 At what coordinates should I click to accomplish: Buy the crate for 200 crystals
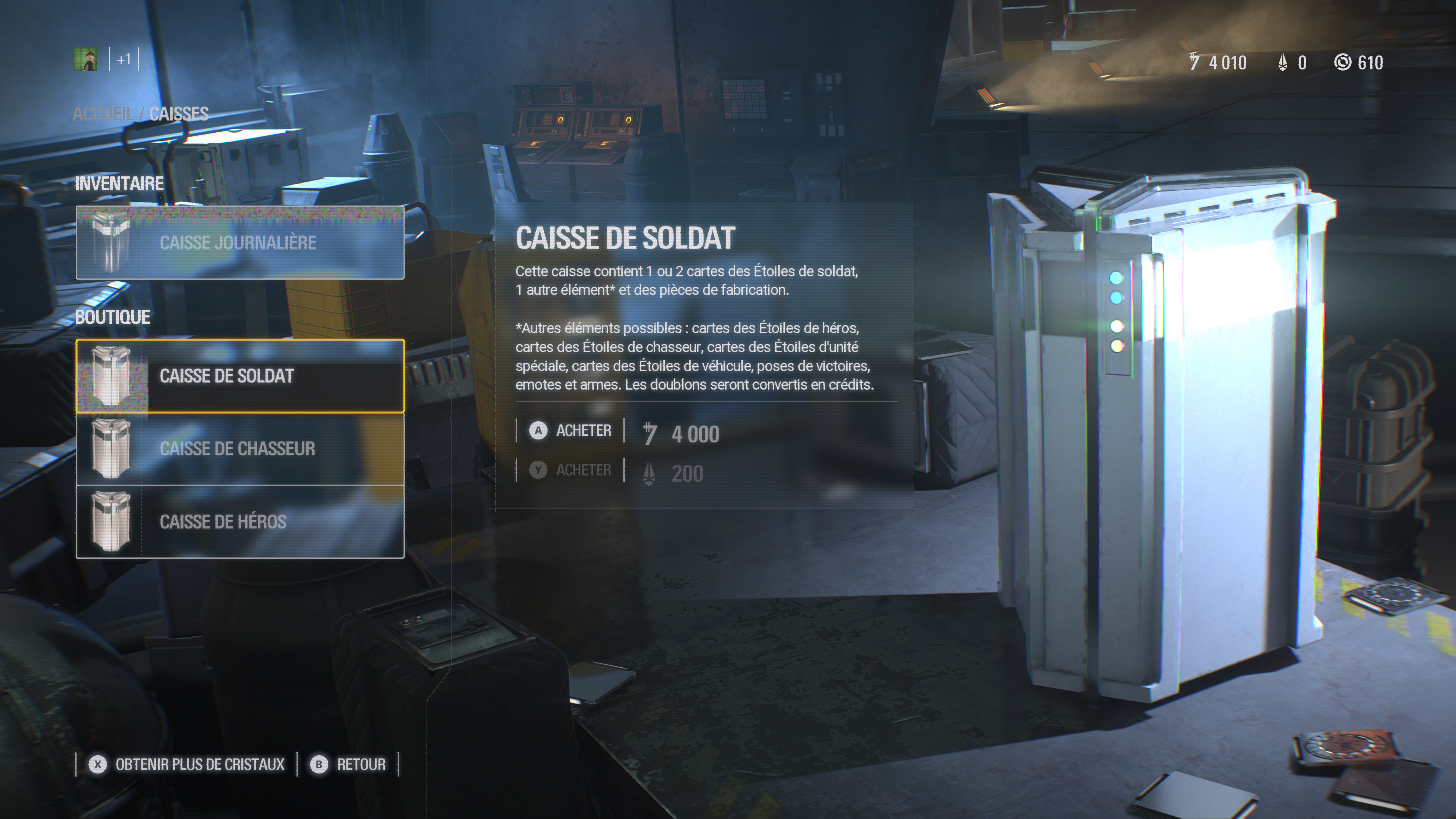click(571, 470)
